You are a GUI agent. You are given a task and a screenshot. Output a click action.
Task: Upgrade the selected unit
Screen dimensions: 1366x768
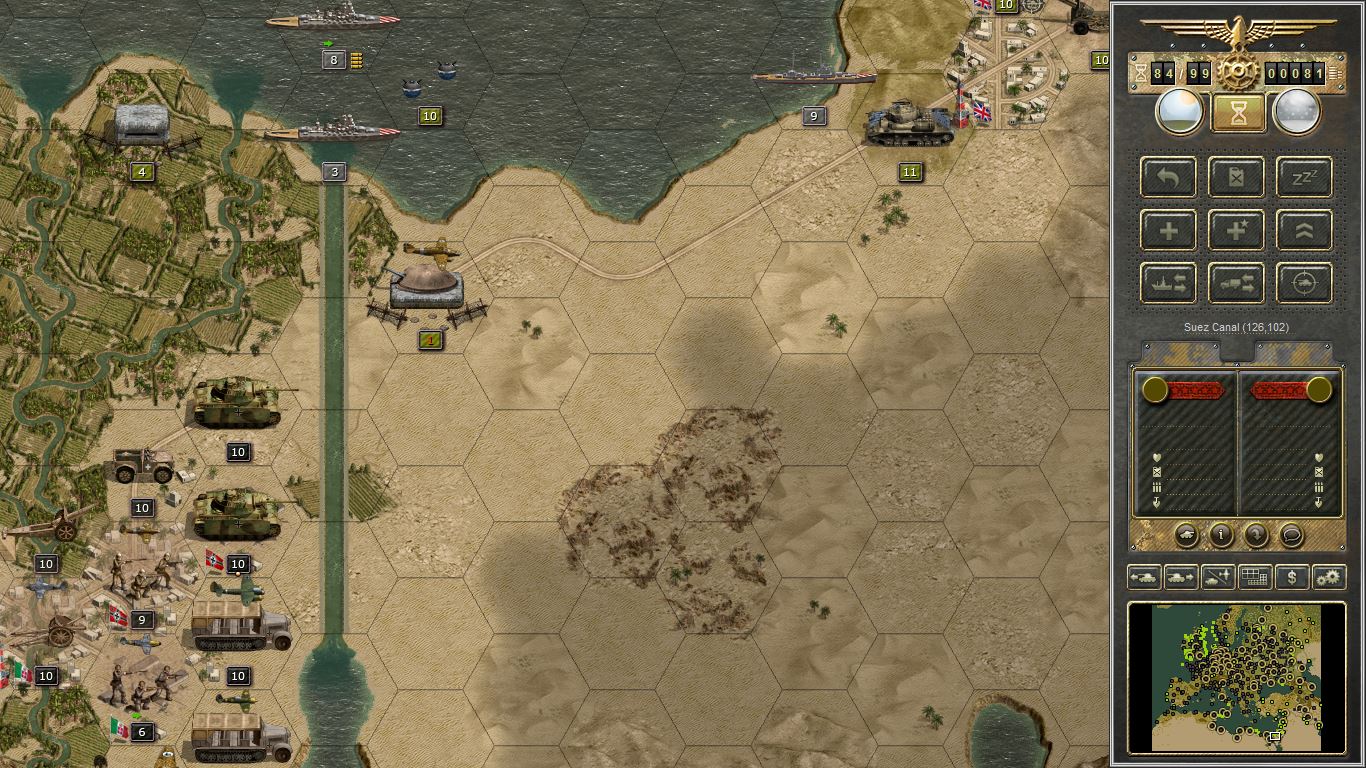tap(1303, 230)
